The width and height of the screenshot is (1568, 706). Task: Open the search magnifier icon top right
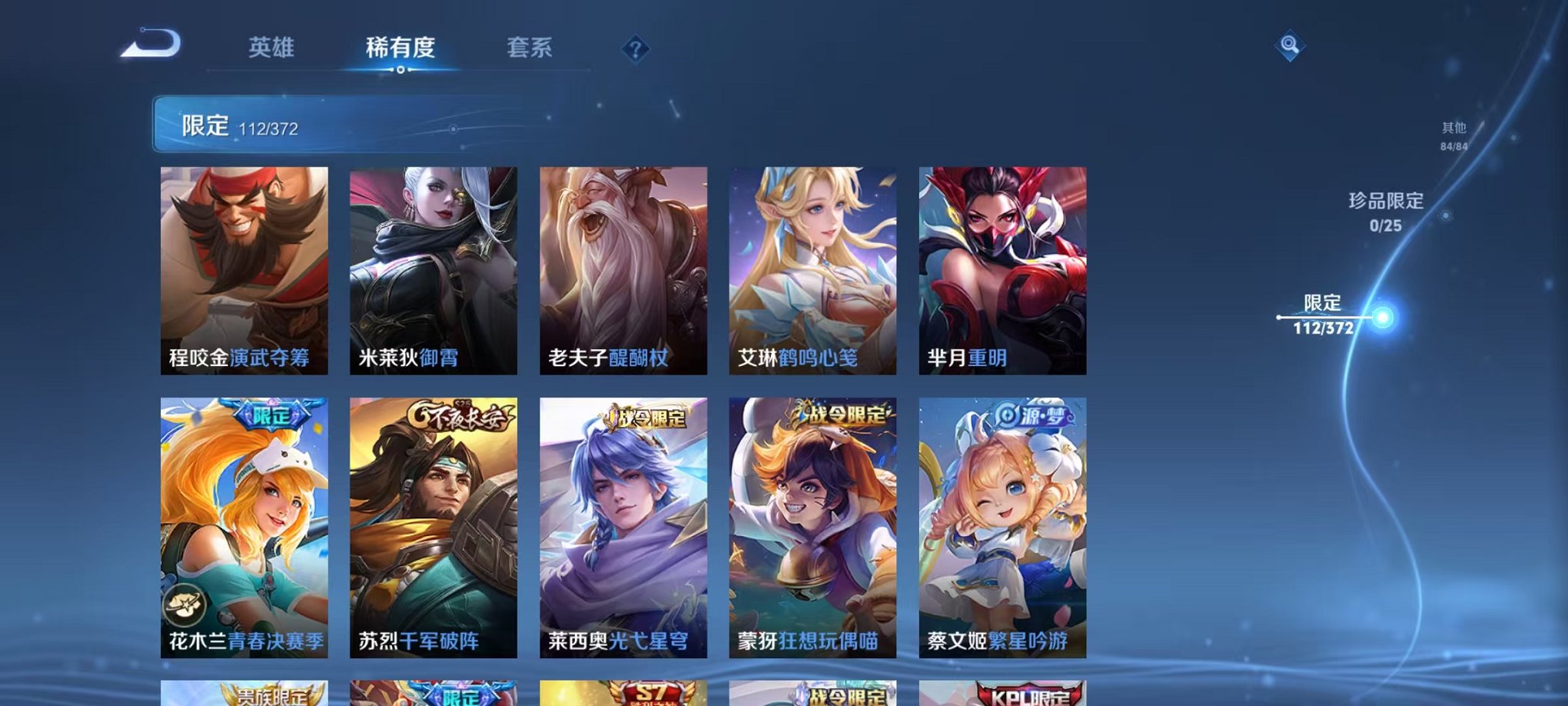pyautogui.click(x=1291, y=46)
